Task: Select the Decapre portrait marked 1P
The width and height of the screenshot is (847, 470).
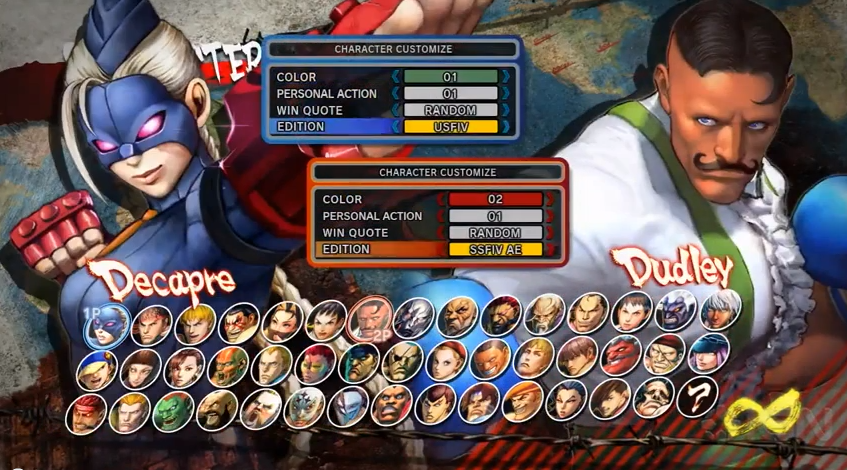Action: [x=106, y=324]
